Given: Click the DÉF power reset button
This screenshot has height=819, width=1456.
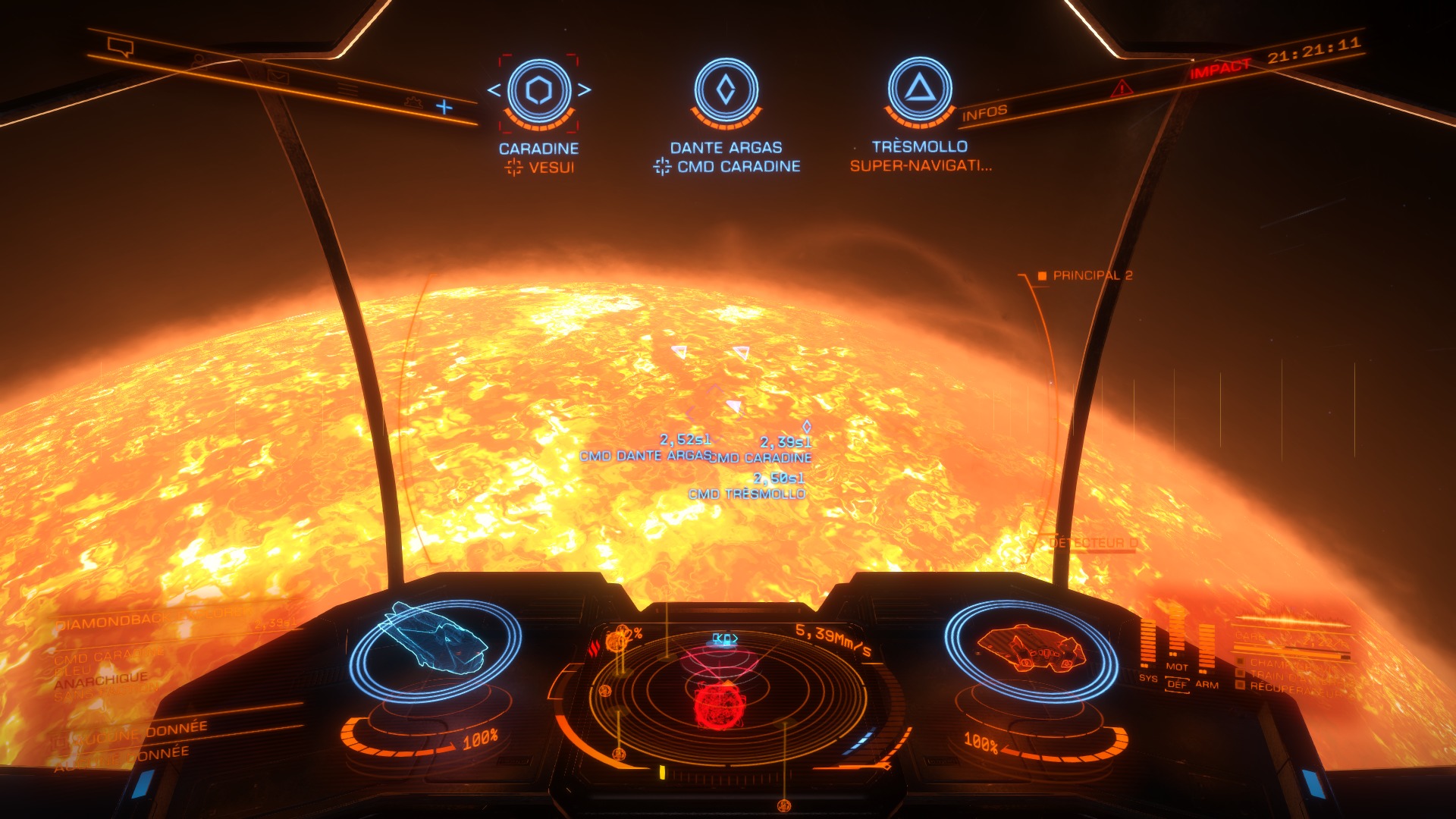Looking at the screenshot, I should (1177, 684).
